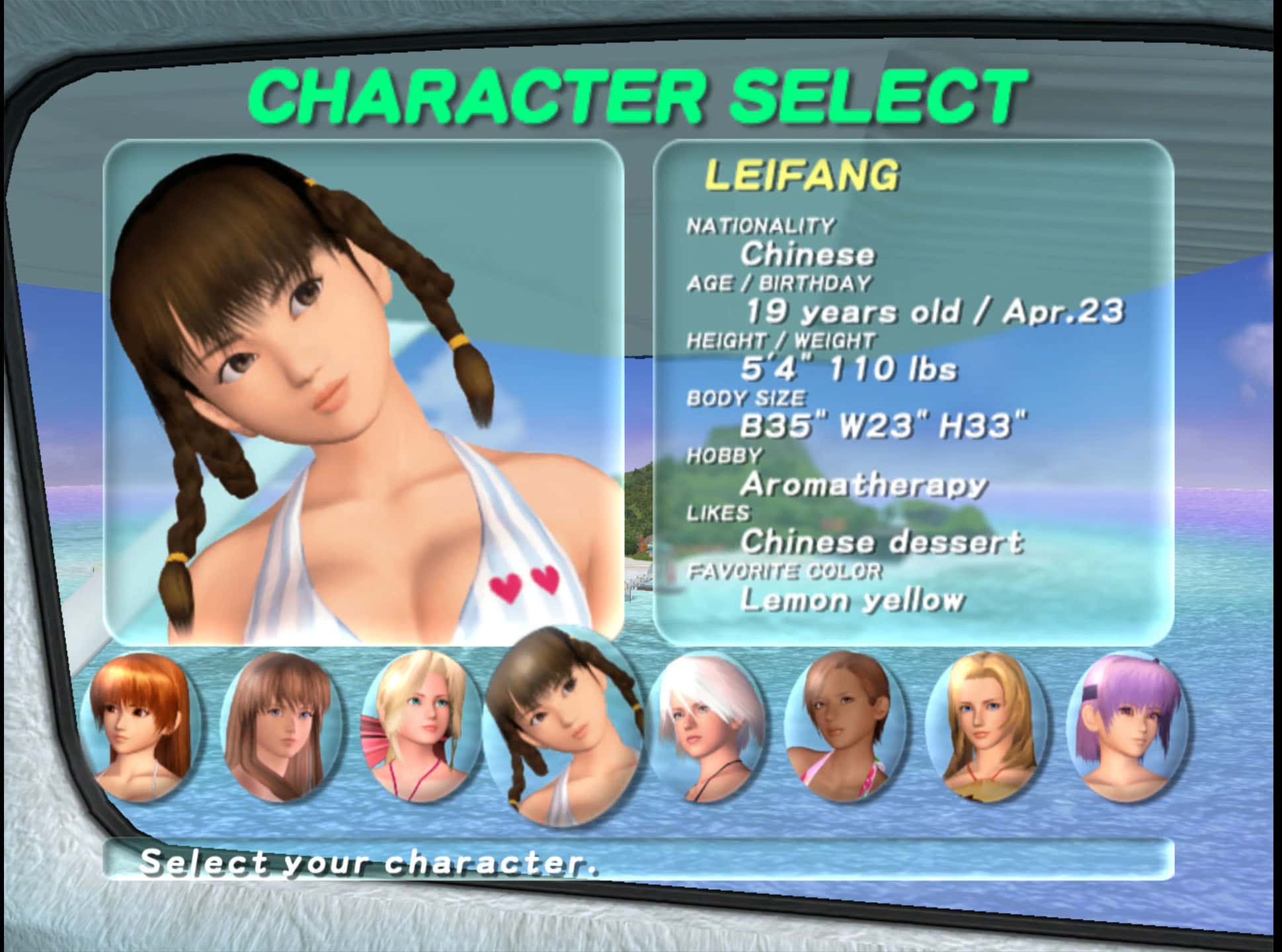1282x952 pixels.
Task: Click Leifang's large preview portrait
Action: pyautogui.click(x=364, y=393)
